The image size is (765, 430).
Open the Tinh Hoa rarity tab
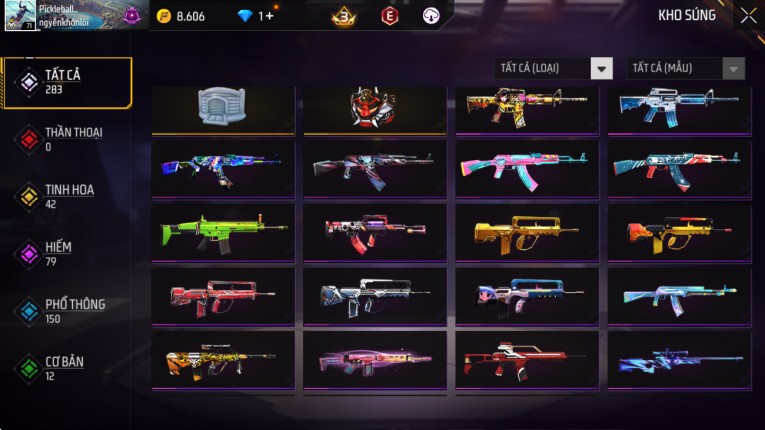(67, 196)
